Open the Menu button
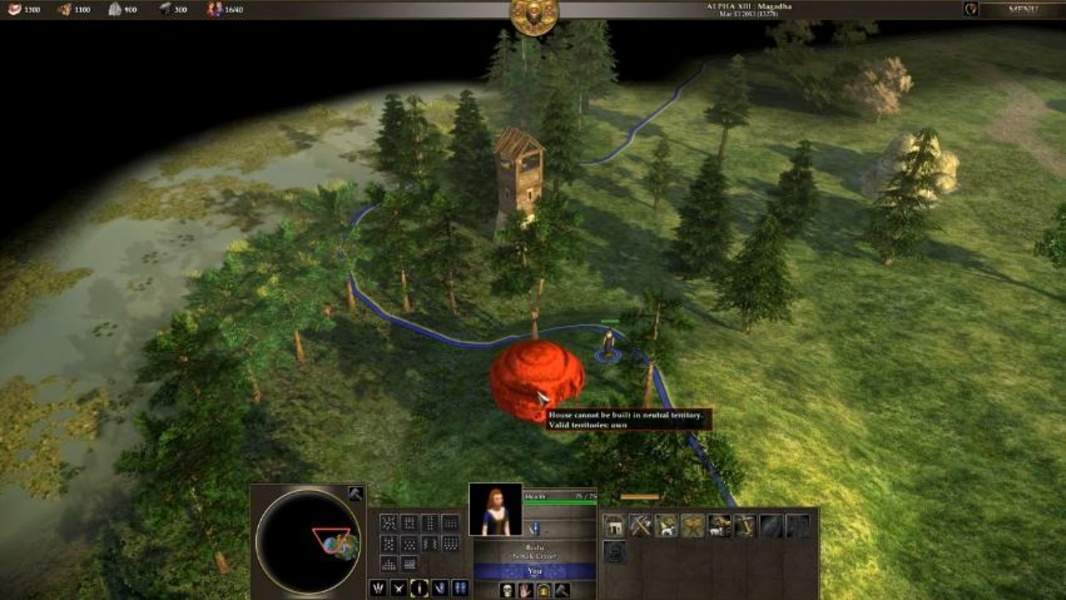 tap(1023, 9)
